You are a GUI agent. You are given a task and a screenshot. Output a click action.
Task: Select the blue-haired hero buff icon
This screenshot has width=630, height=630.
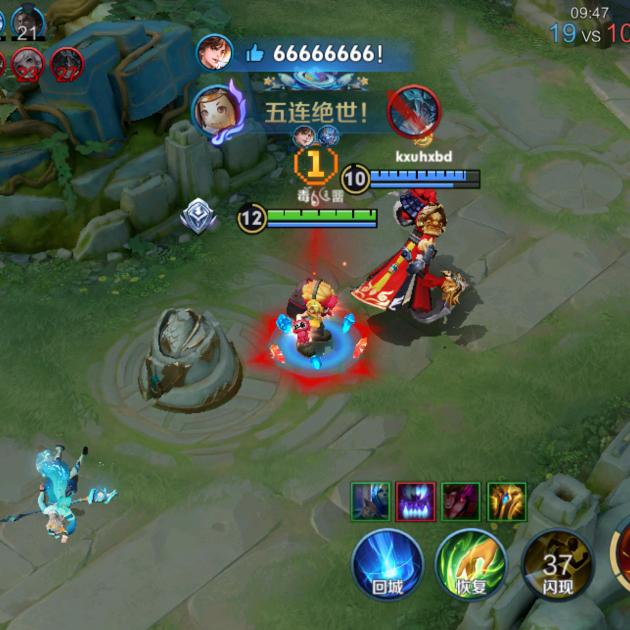[370, 501]
